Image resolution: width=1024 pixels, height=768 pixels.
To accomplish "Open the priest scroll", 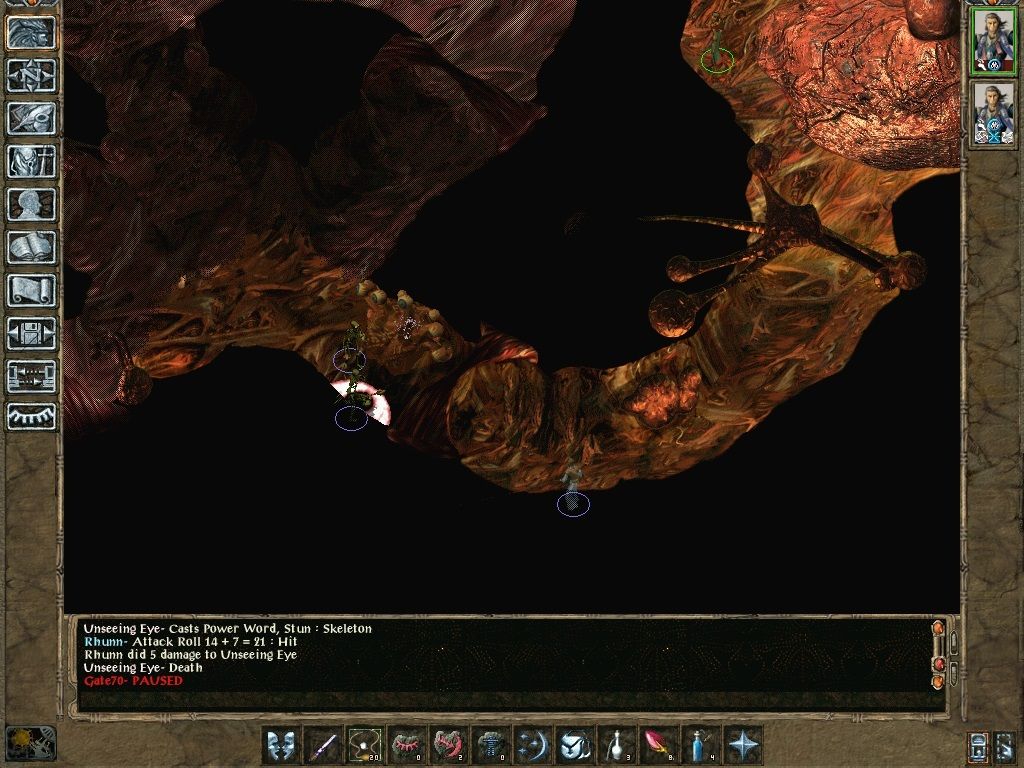I will (31, 290).
